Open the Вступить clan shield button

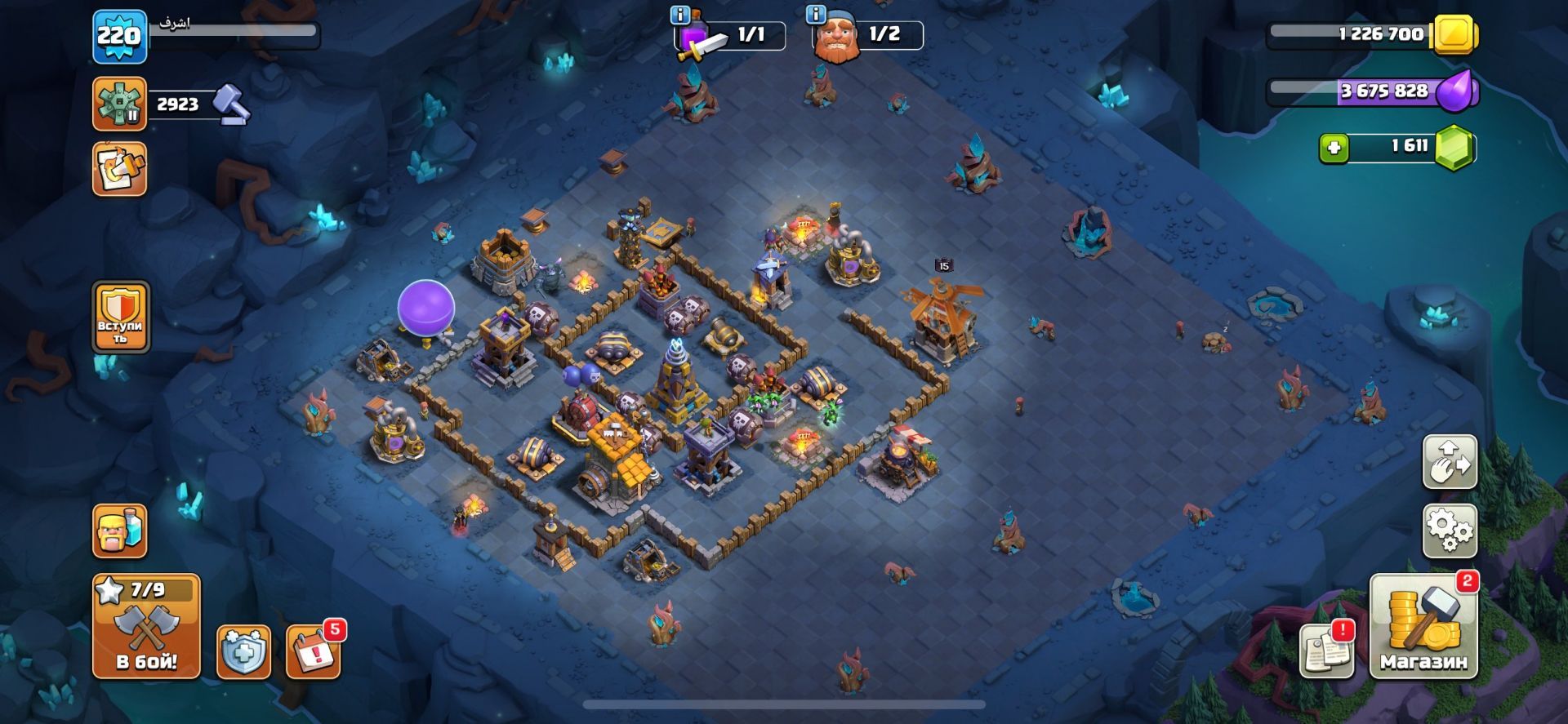click(x=121, y=318)
